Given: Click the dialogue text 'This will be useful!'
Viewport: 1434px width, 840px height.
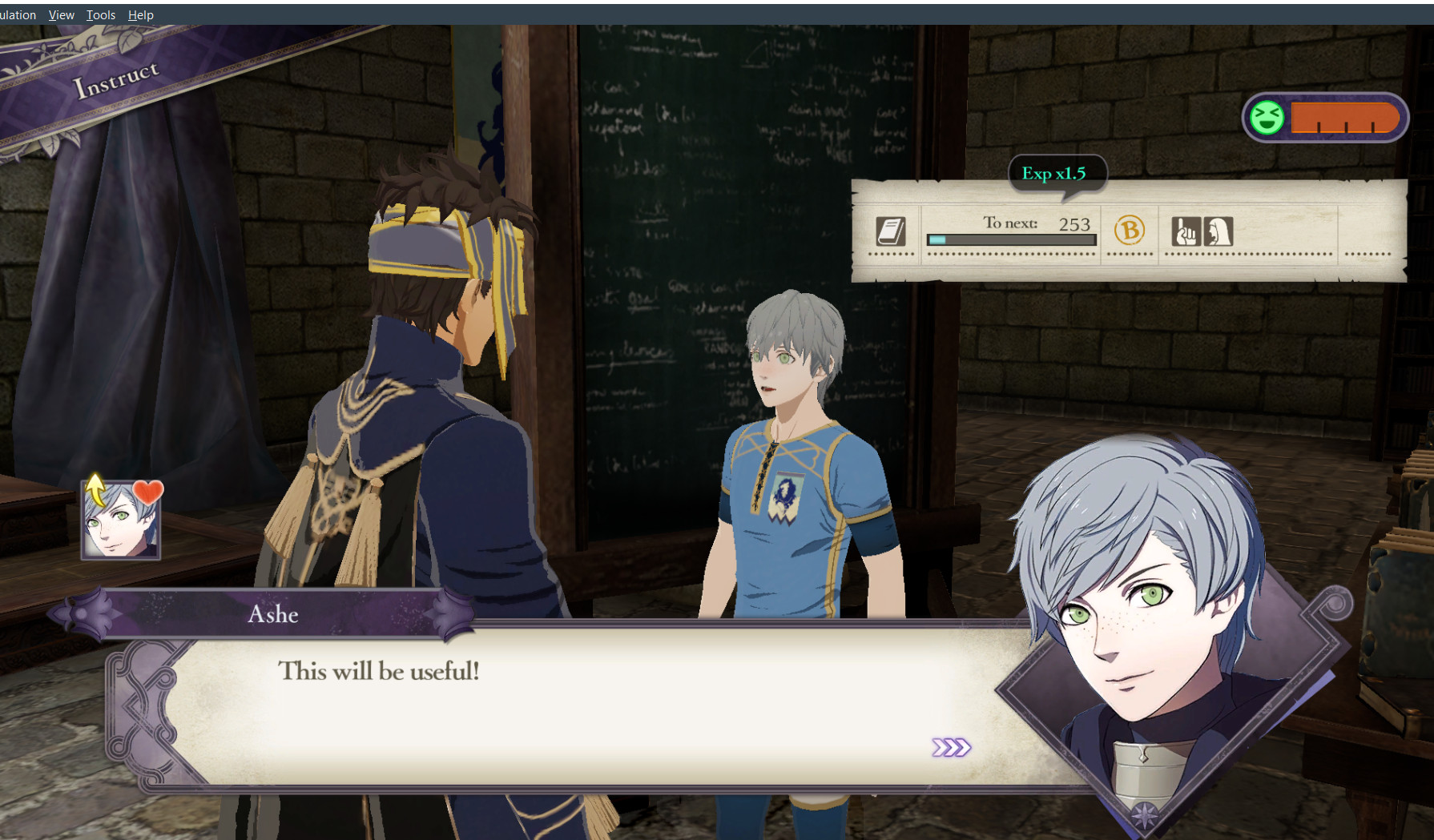Looking at the screenshot, I should pyautogui.click(x=379, y=672).
